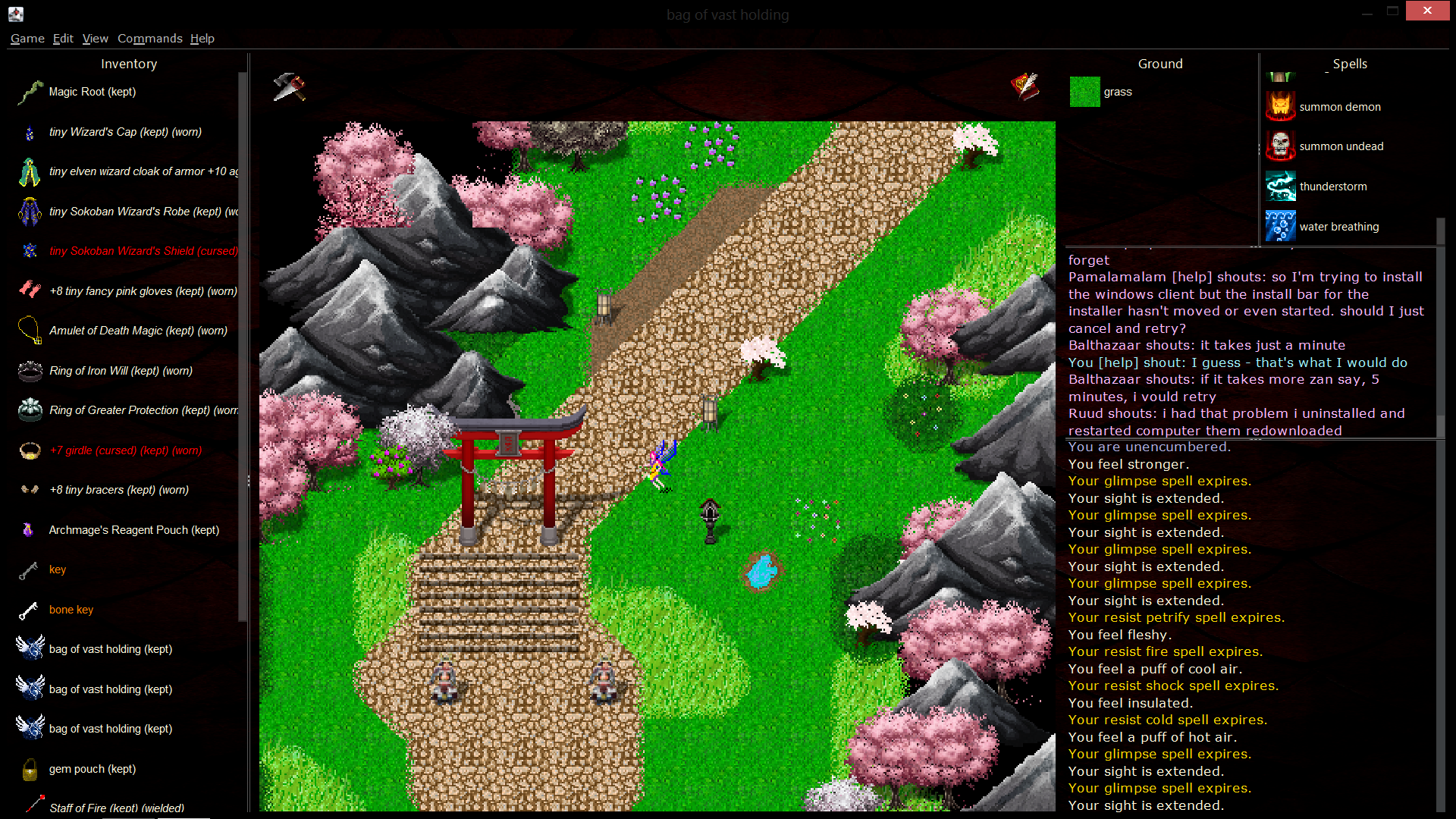Open the Commands menu

point(149,39)
